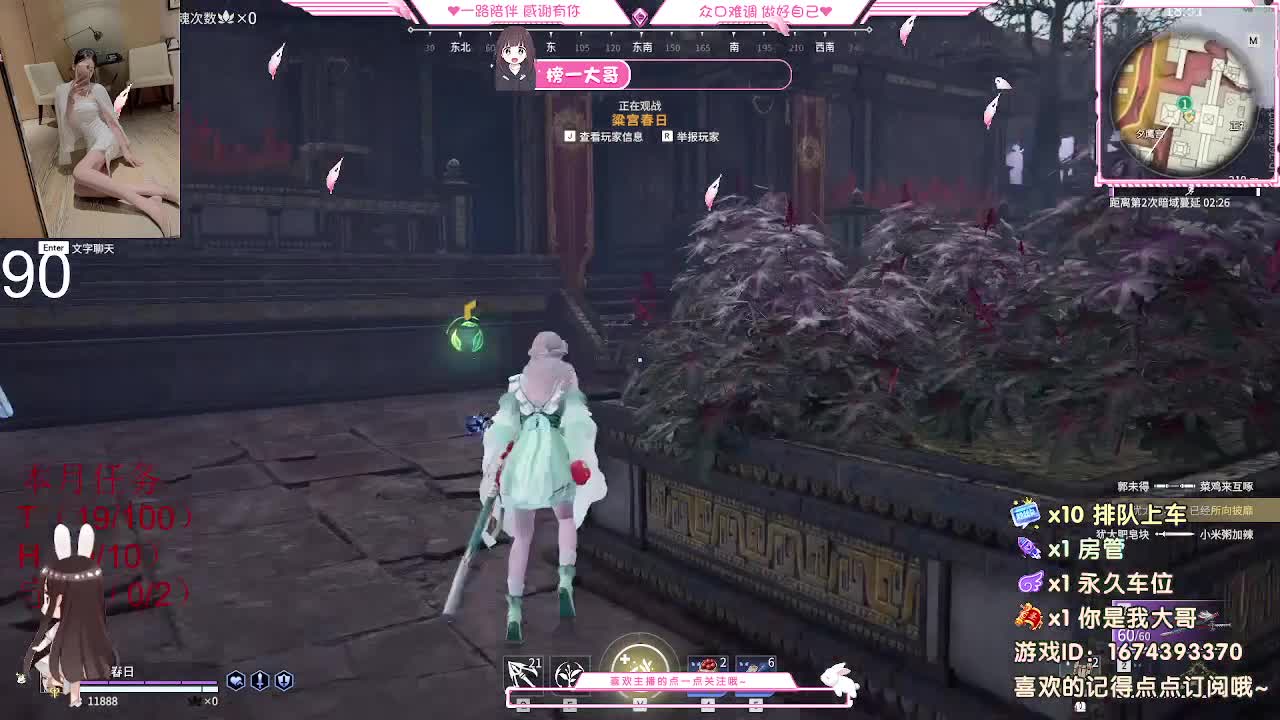Click the white bunny icon near the hotbar
The height and width of the screenshot is (720, 1280).
click(x=840, y=680)
